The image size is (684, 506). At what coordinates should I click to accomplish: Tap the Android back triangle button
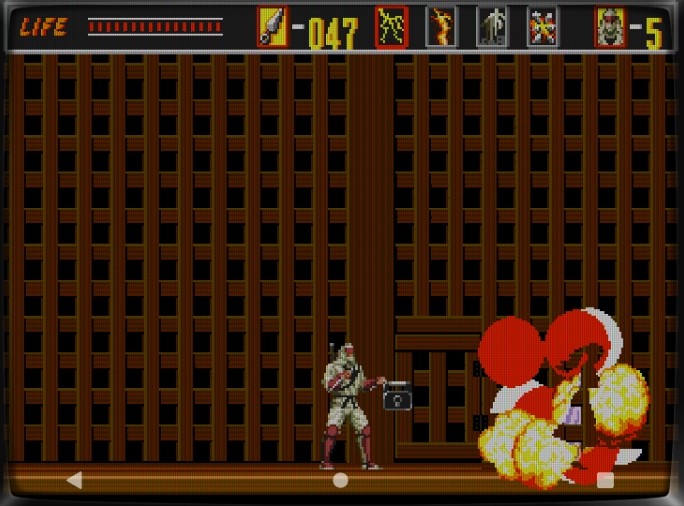pos(74,480)
